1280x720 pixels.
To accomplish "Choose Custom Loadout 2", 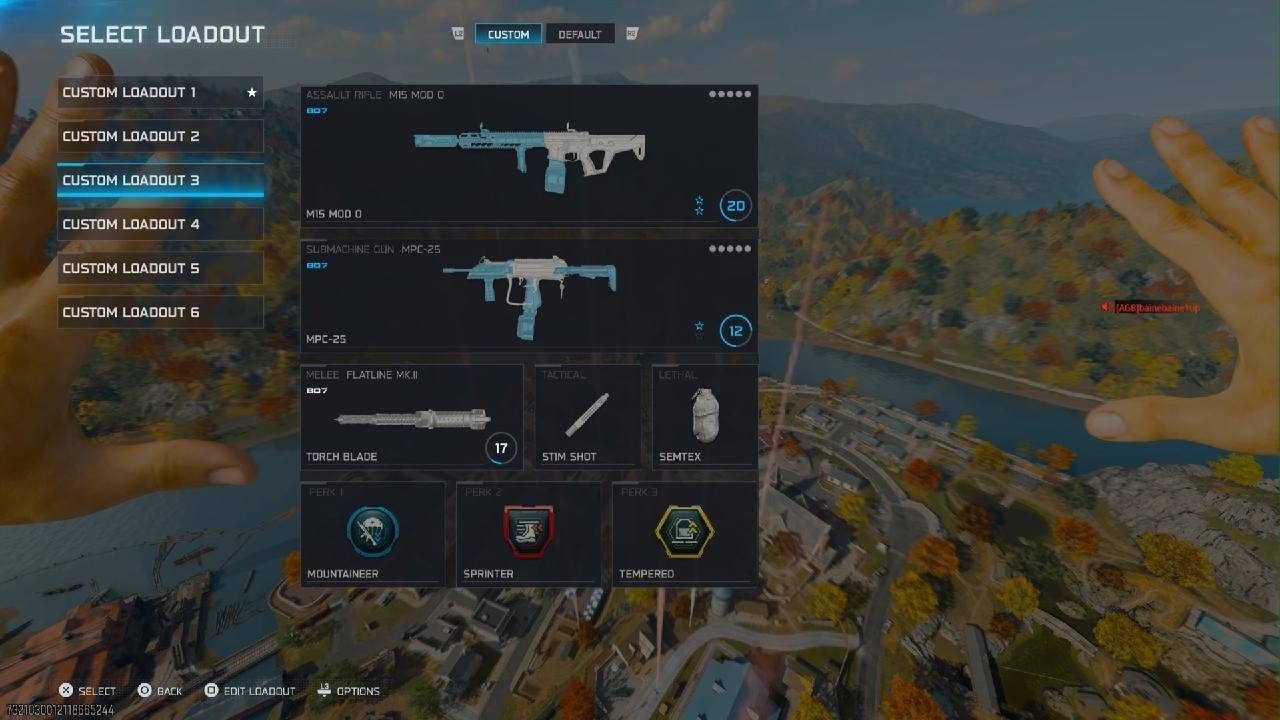I will coord(160,137).
